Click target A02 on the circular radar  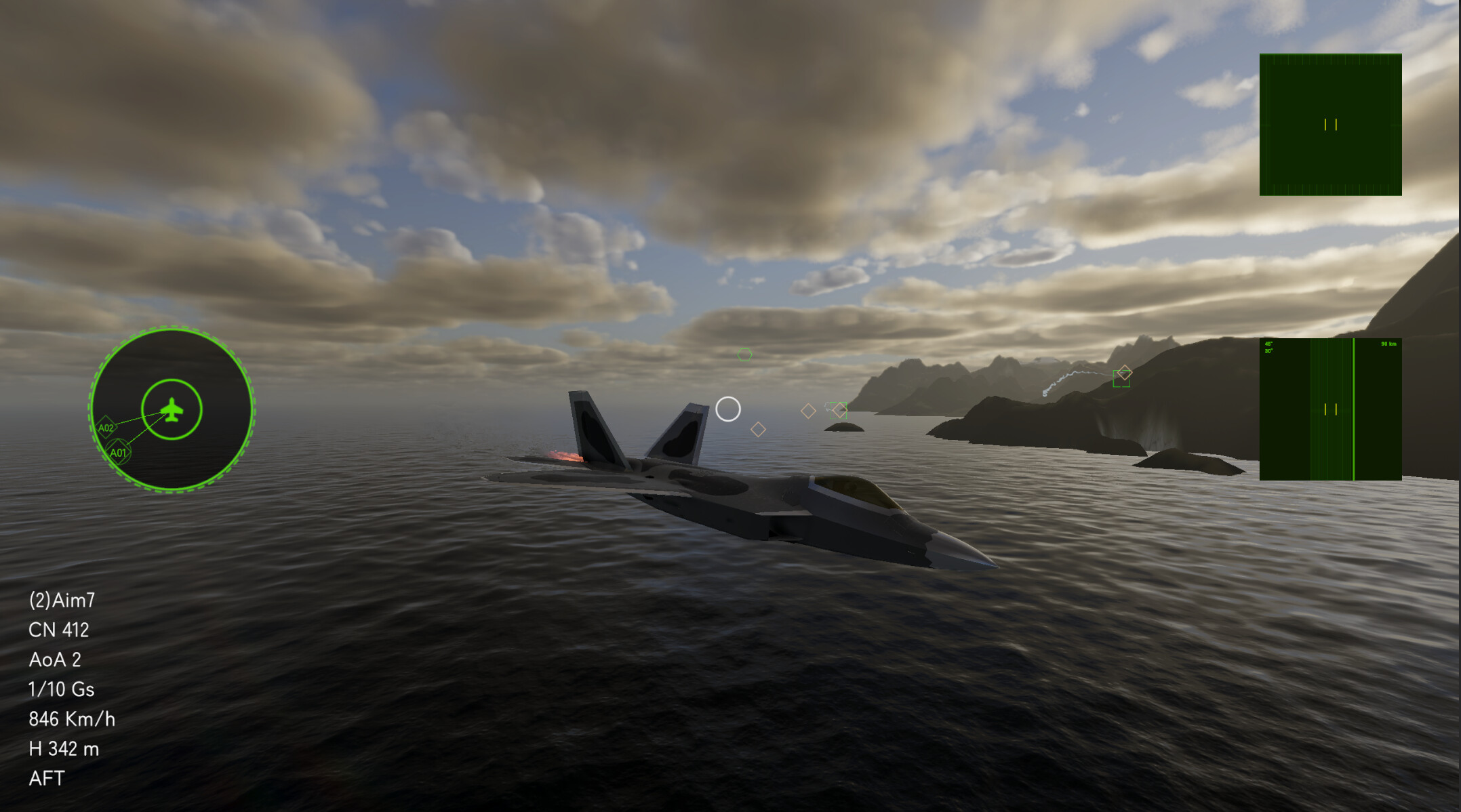click(107, 427)
